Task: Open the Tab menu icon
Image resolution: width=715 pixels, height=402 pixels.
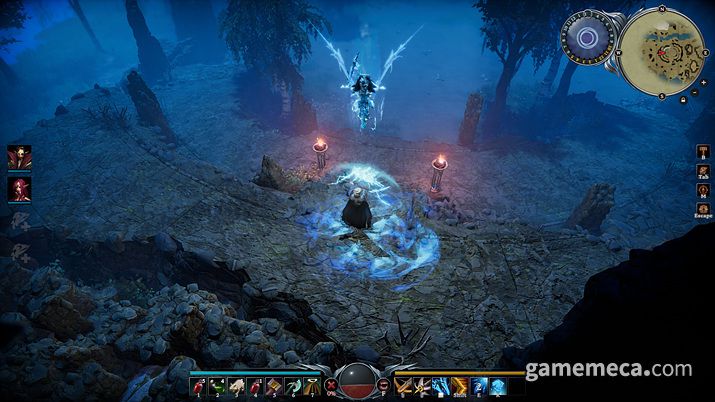Action: coord(702,171)
